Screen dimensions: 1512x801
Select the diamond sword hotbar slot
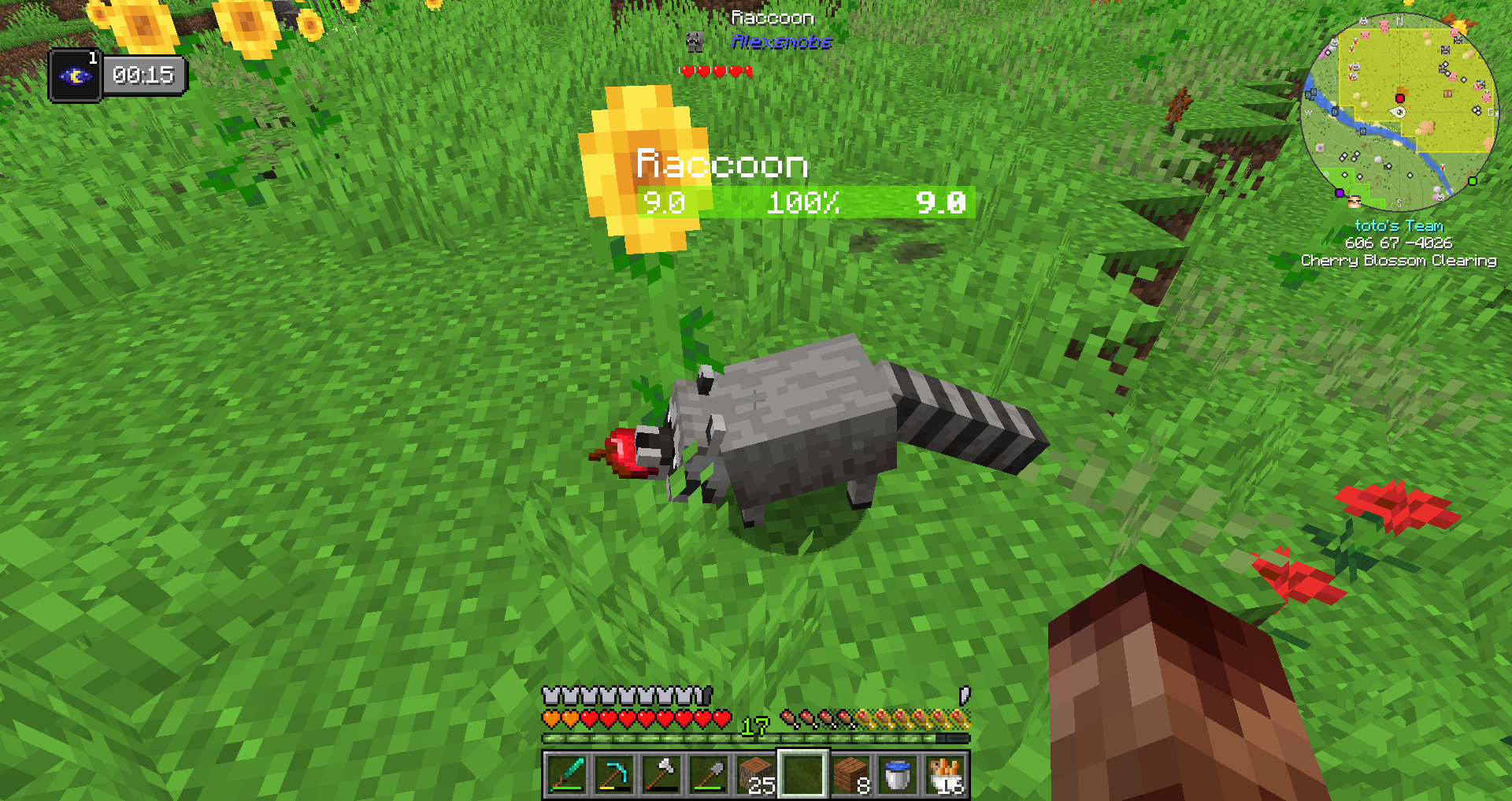coord(566,774)
